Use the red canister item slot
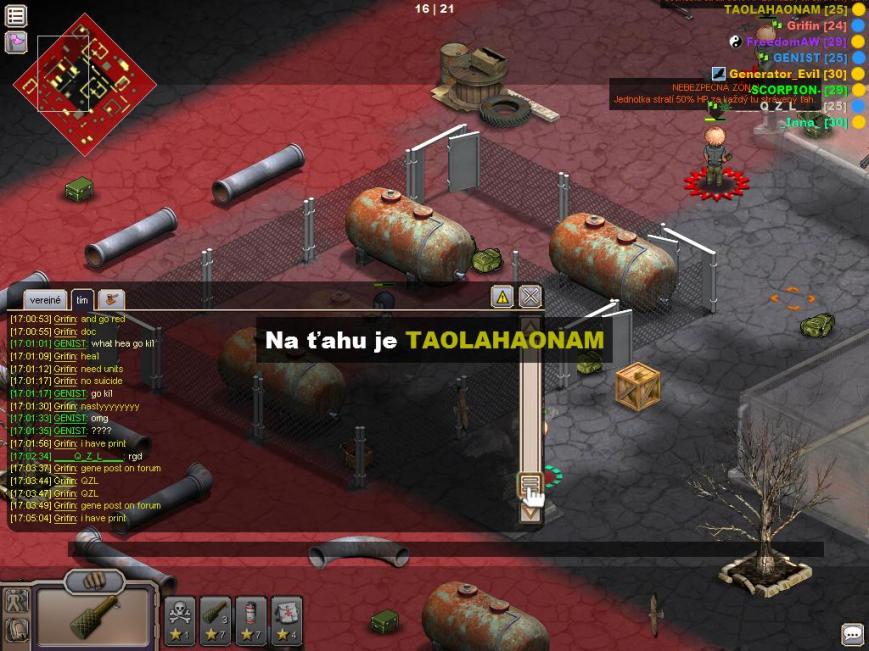 click(x=250, y=619)
